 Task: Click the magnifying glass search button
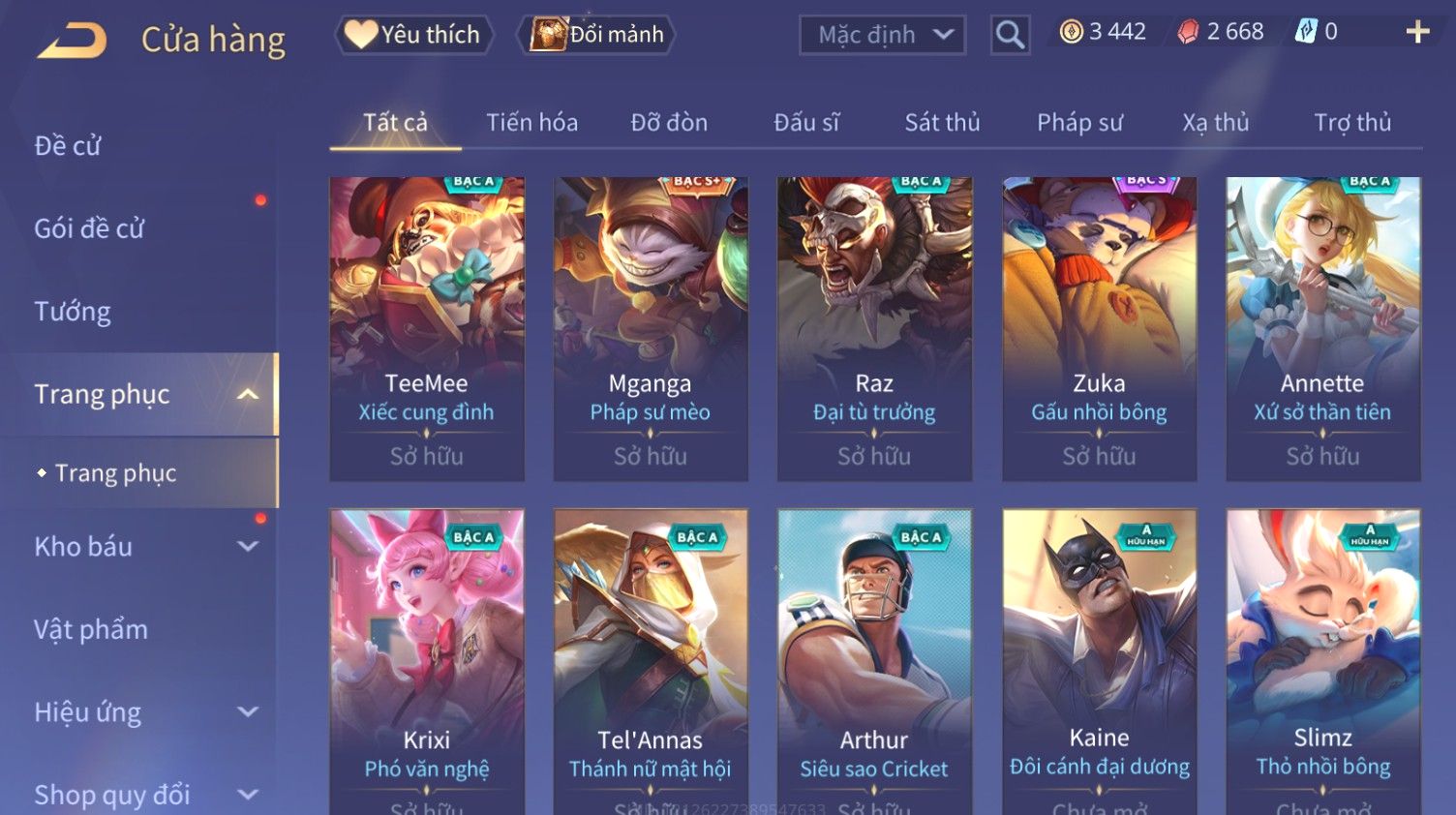coord(1010,36)
